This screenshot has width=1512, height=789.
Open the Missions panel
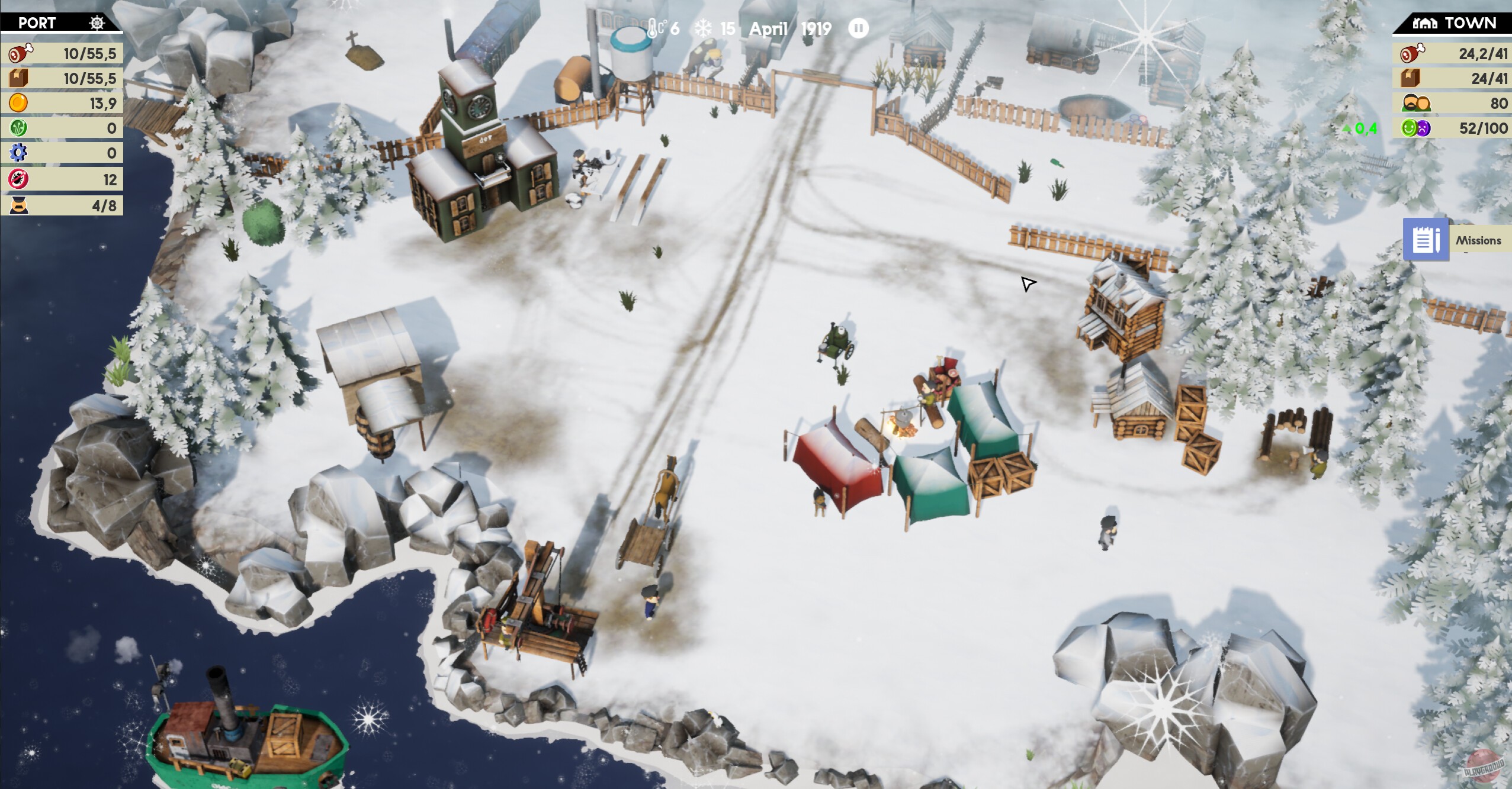[x=1426, y=239]
